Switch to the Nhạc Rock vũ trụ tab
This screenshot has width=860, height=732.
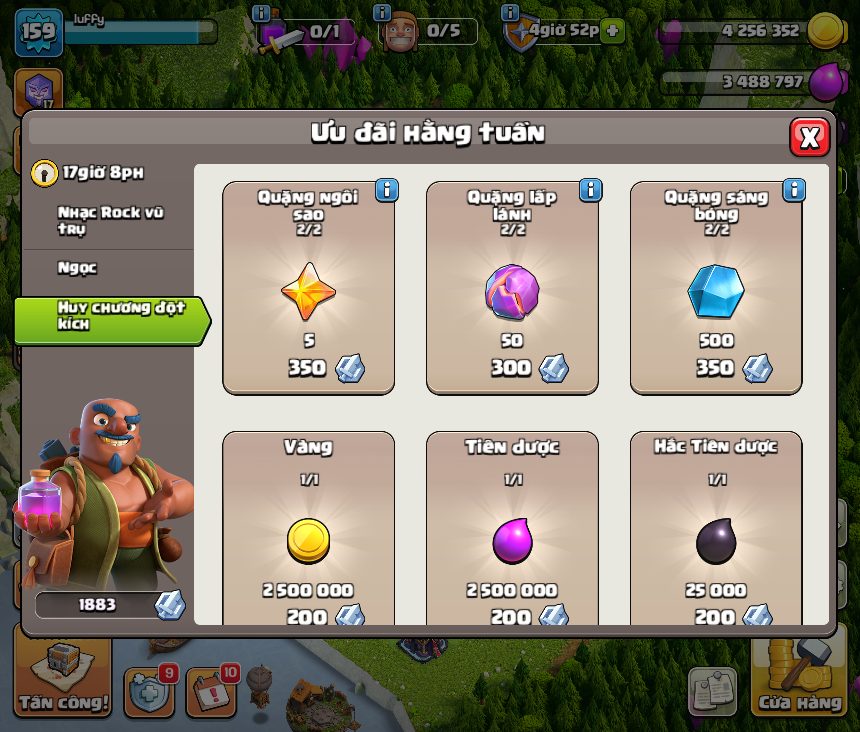click(110, 220)
